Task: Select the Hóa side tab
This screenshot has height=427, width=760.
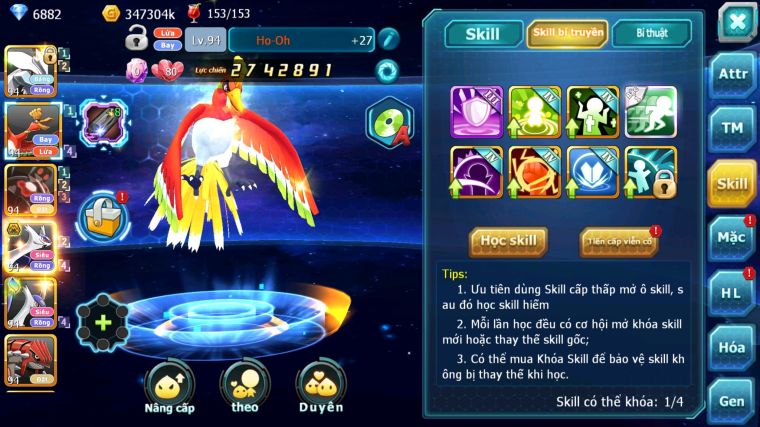Action: [732, 347]
